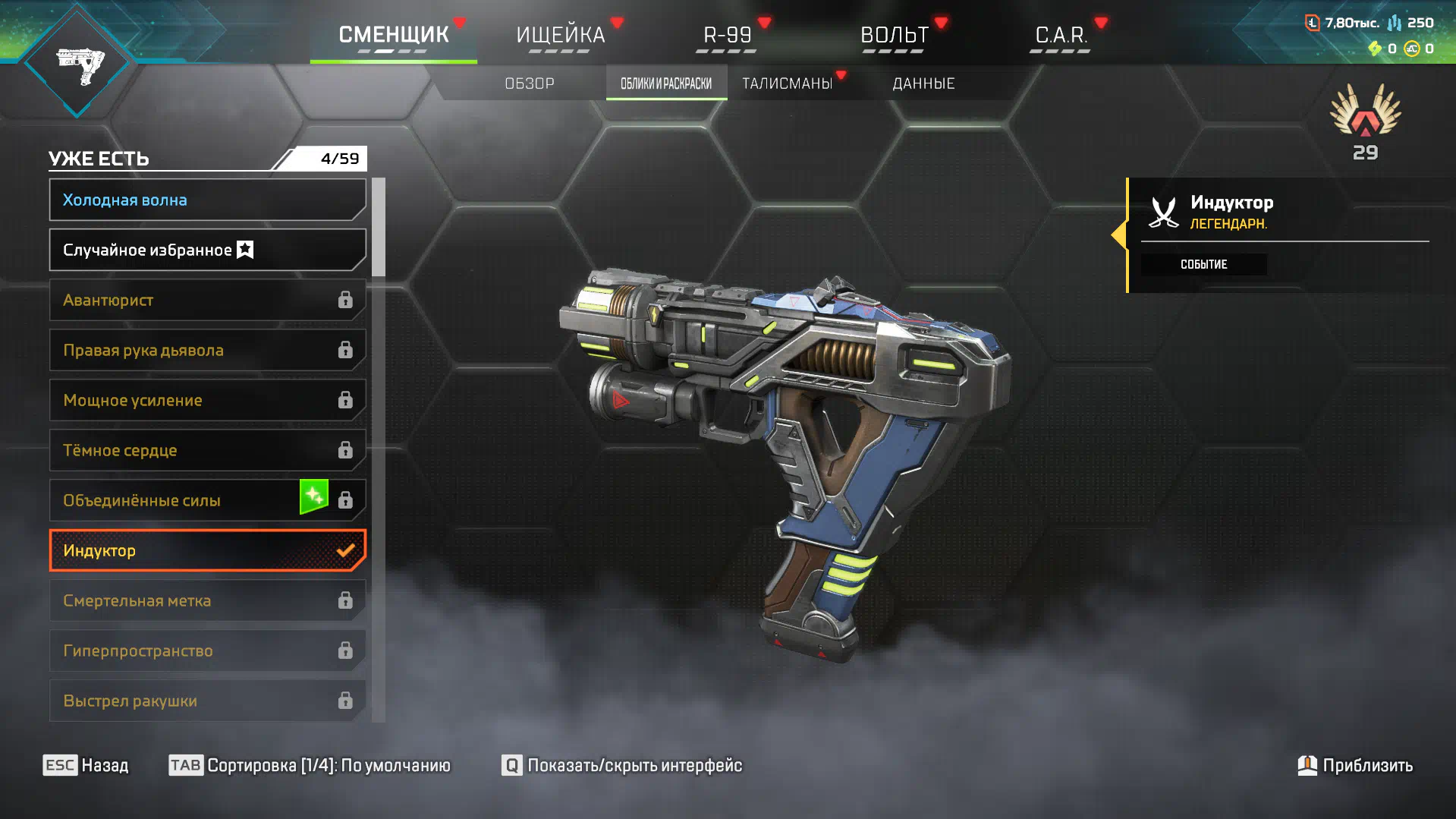
Task: Select the Мощное усиление skin
Action: 206,401
